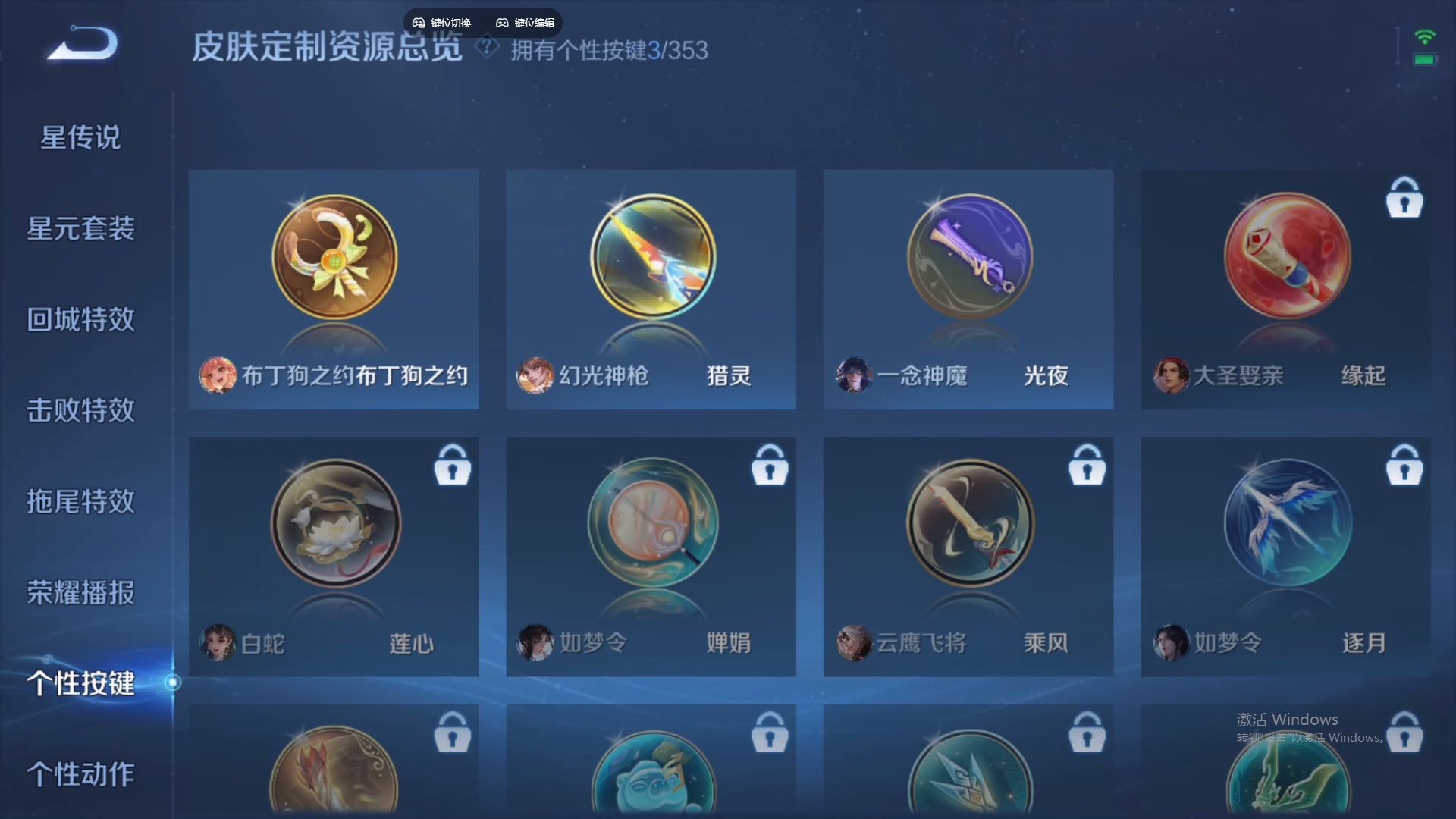The image size is (1456, 819).
Task: Select the 布丁狗之约 personality button icon
Action: coord(334,258)
